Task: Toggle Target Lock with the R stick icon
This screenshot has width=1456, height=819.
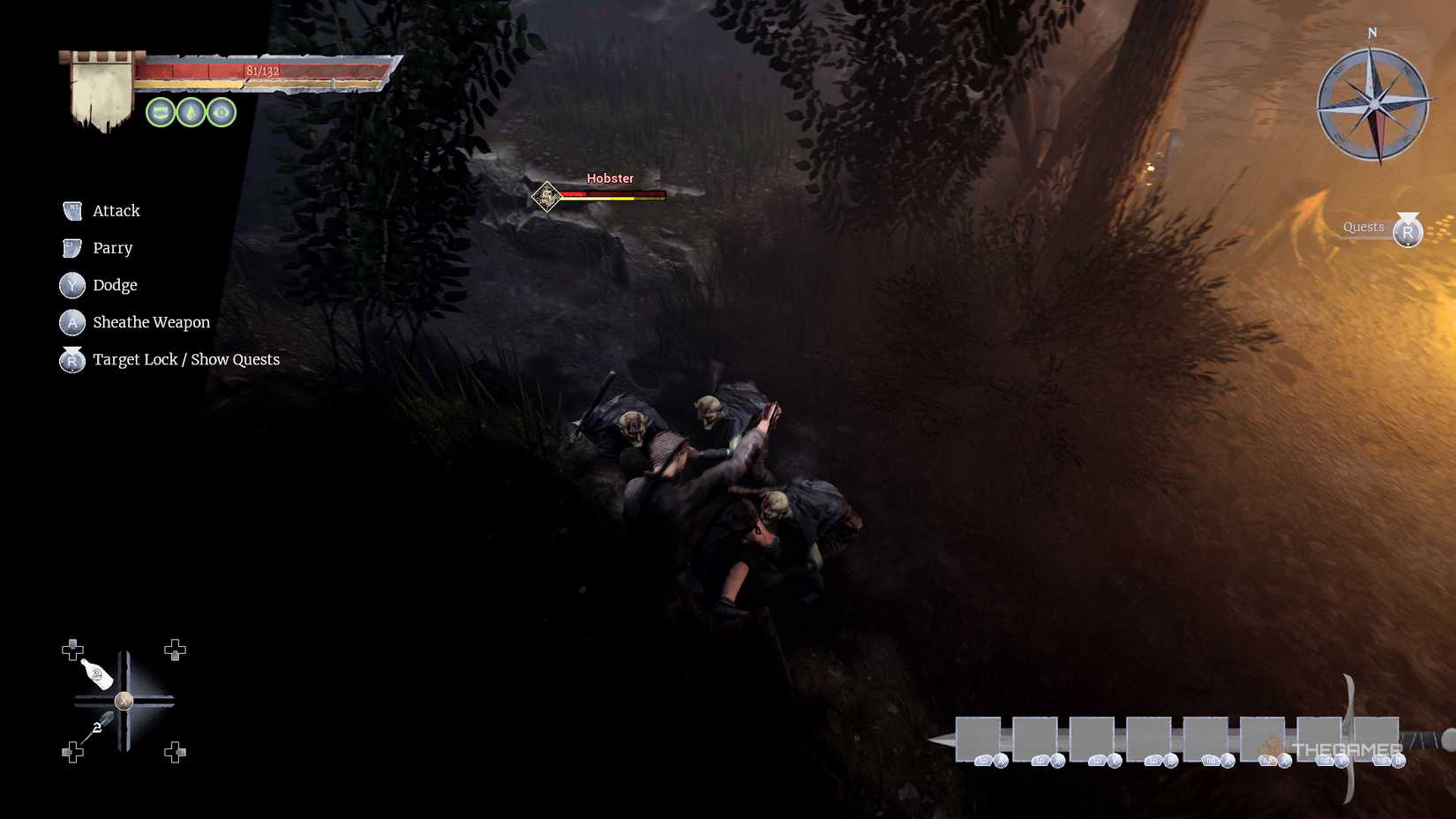Action: [x=71, y=360]
